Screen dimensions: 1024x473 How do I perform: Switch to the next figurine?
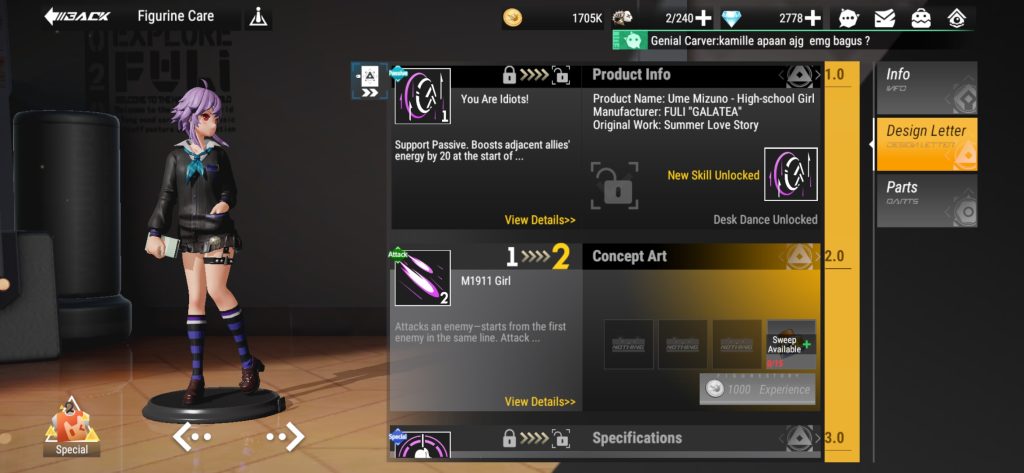pos(285,436)
